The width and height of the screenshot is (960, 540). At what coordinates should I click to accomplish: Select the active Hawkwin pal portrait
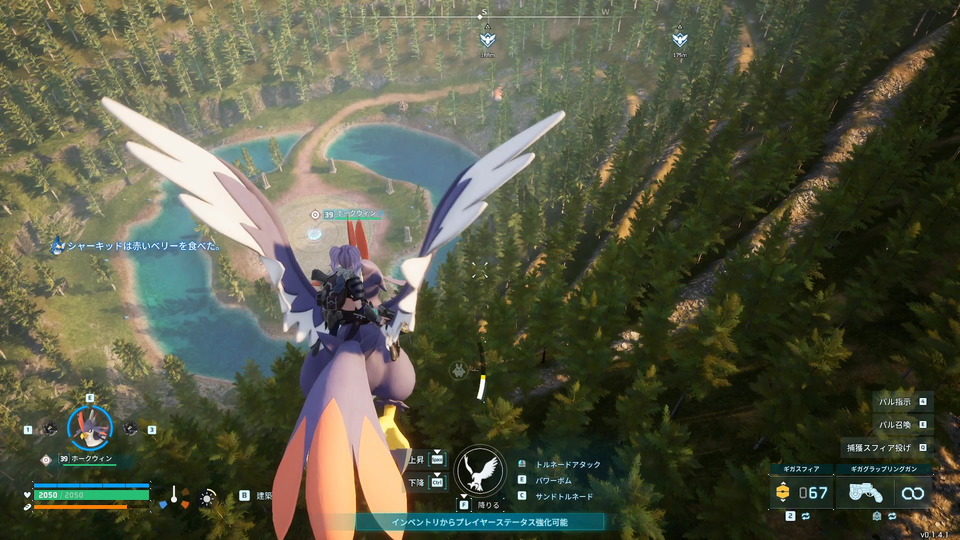pyautogui.click(x=90, y=428)
